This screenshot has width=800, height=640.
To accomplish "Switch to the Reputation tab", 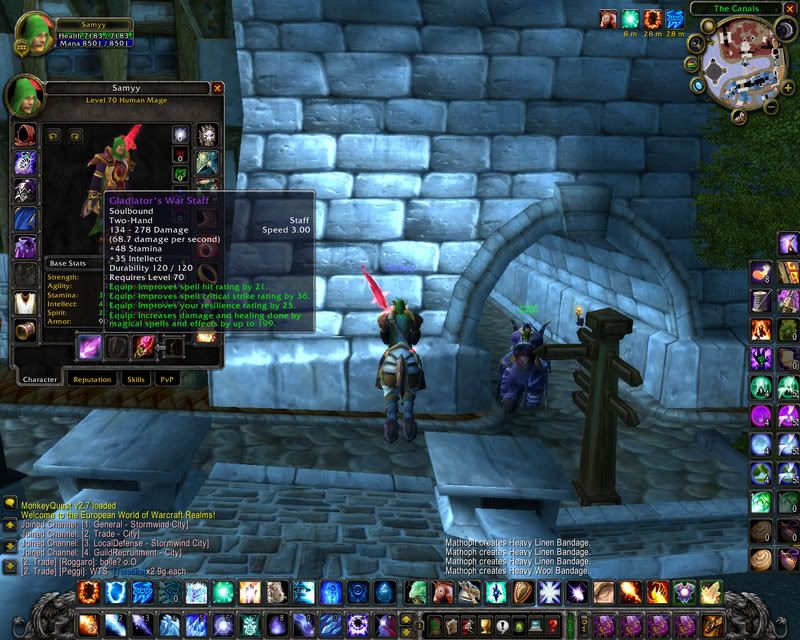I will pyautogui.click(x=91, y=379).
